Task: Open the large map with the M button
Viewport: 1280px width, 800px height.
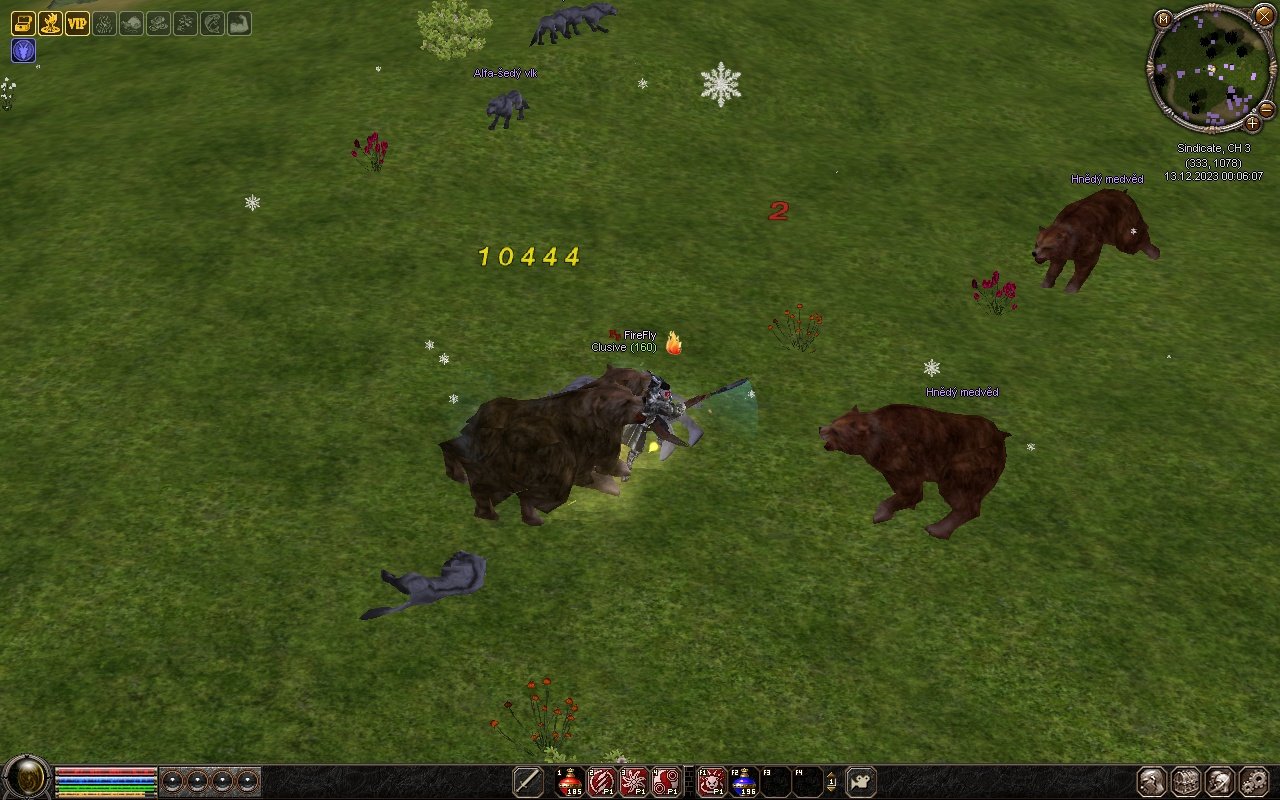Action: (1163, 18)
